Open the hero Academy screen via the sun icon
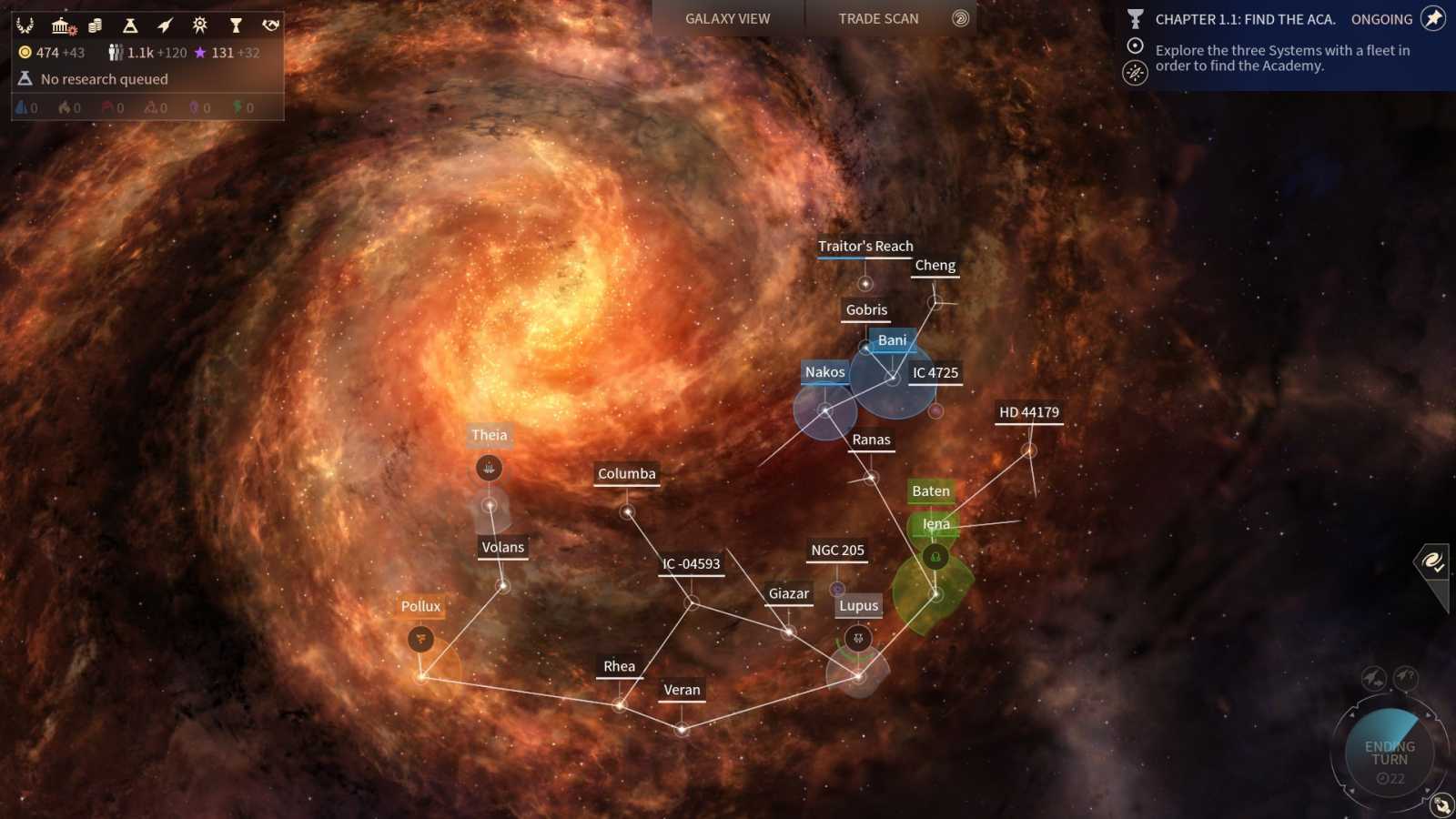The image size is (1456, 819). [198, 25]
